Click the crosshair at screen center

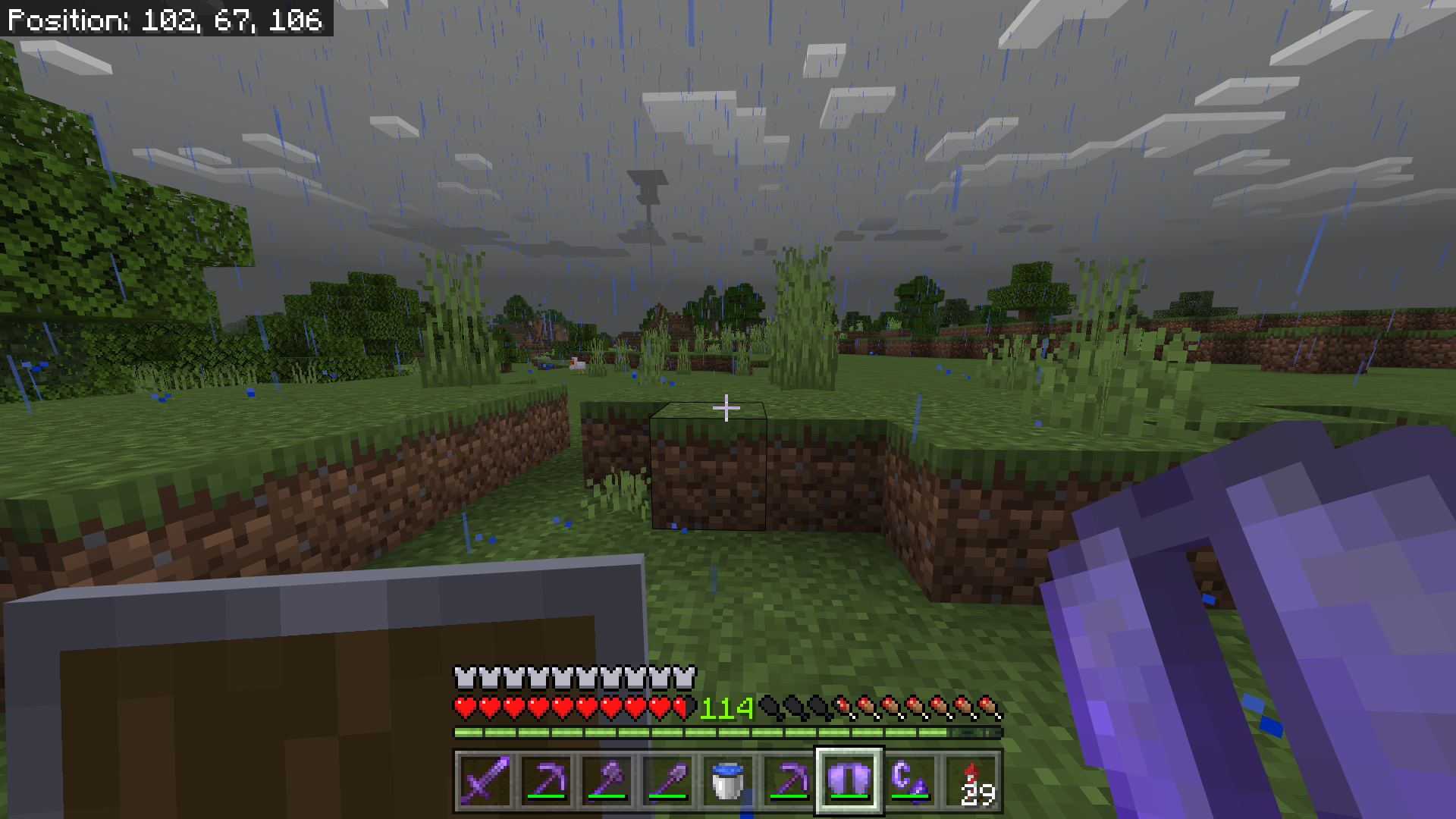coord(726,408)
